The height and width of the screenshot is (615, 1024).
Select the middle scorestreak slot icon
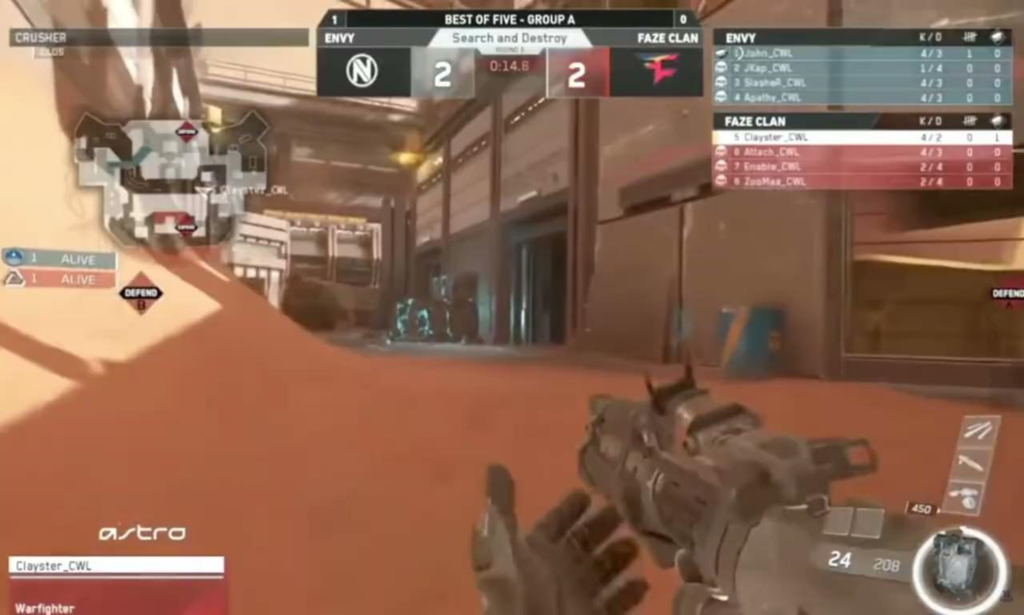click(973, 463)
